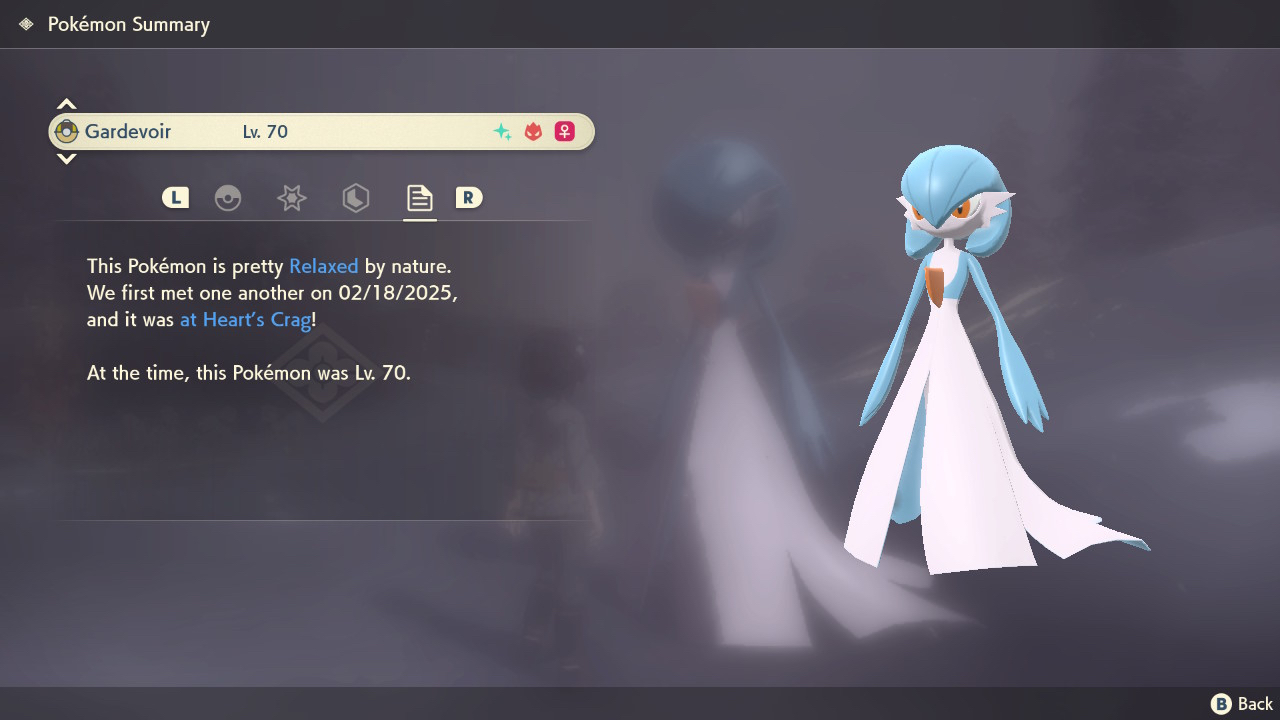Click the up arrow above Gardevoir's name
The image size is (1280, 720).
coord(66,104)
